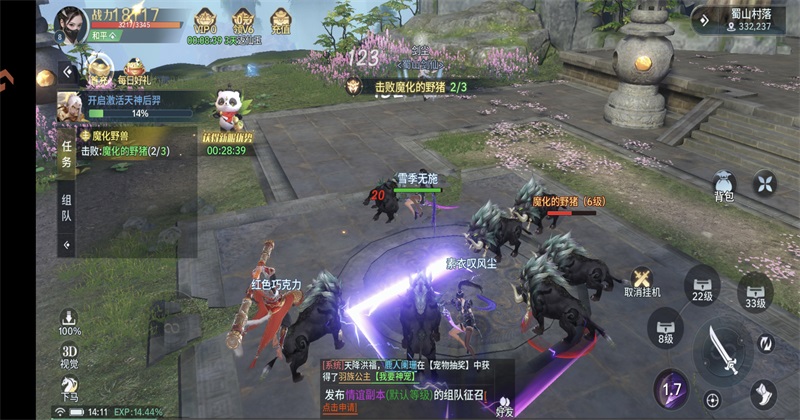Viewport: 800px width, 420px height.
Task: Open the player character portrait
Action: pos(71,22)
